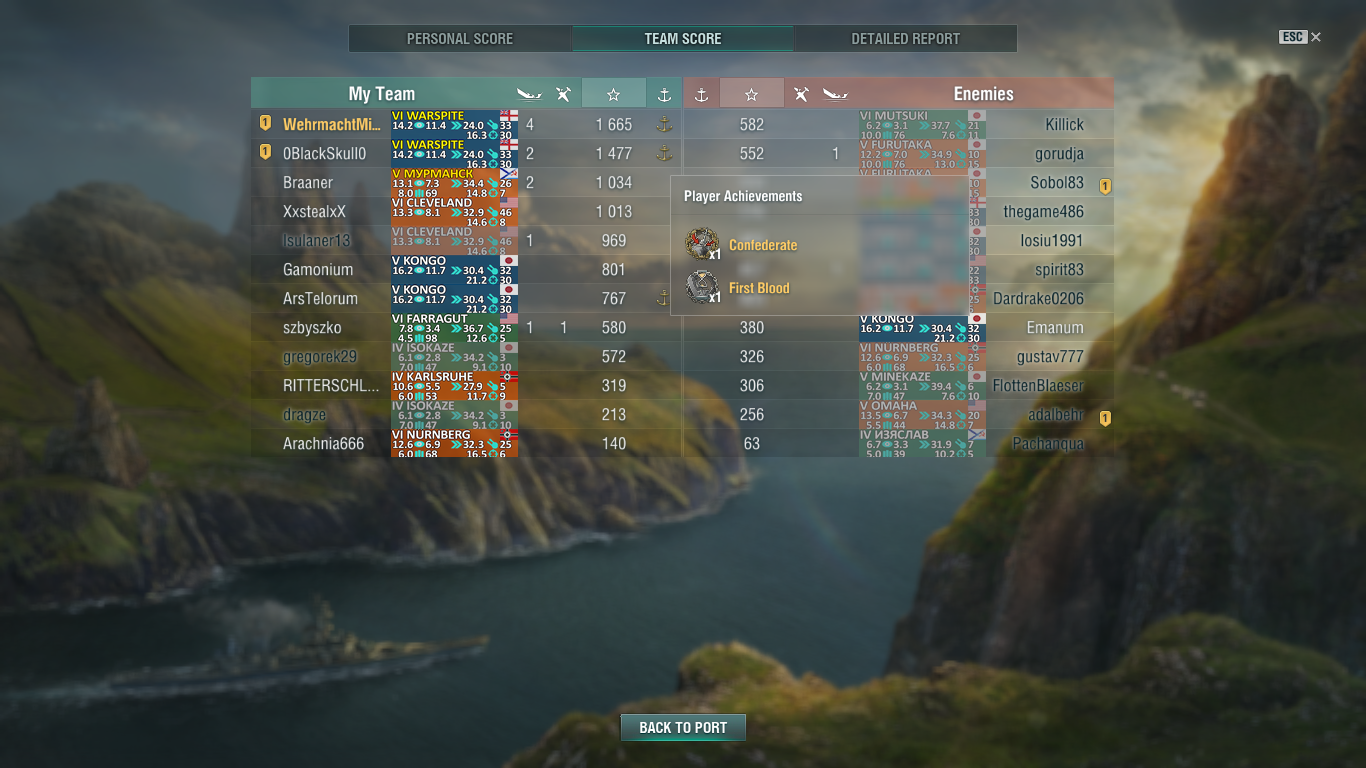The width and height of the screenshot is (1366, 768).
Task: Select ArsTelorum's player row
Action: 320,299
